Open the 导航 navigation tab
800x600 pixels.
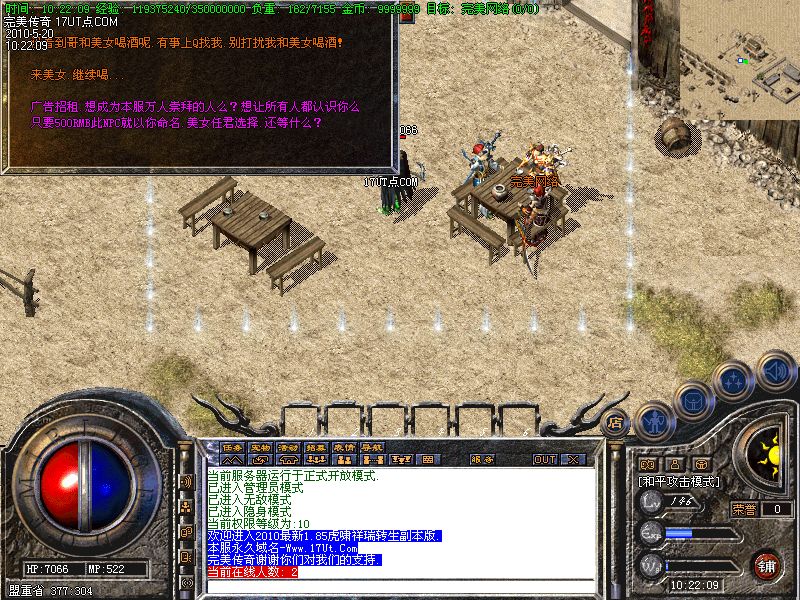click(x=373, y=446)
